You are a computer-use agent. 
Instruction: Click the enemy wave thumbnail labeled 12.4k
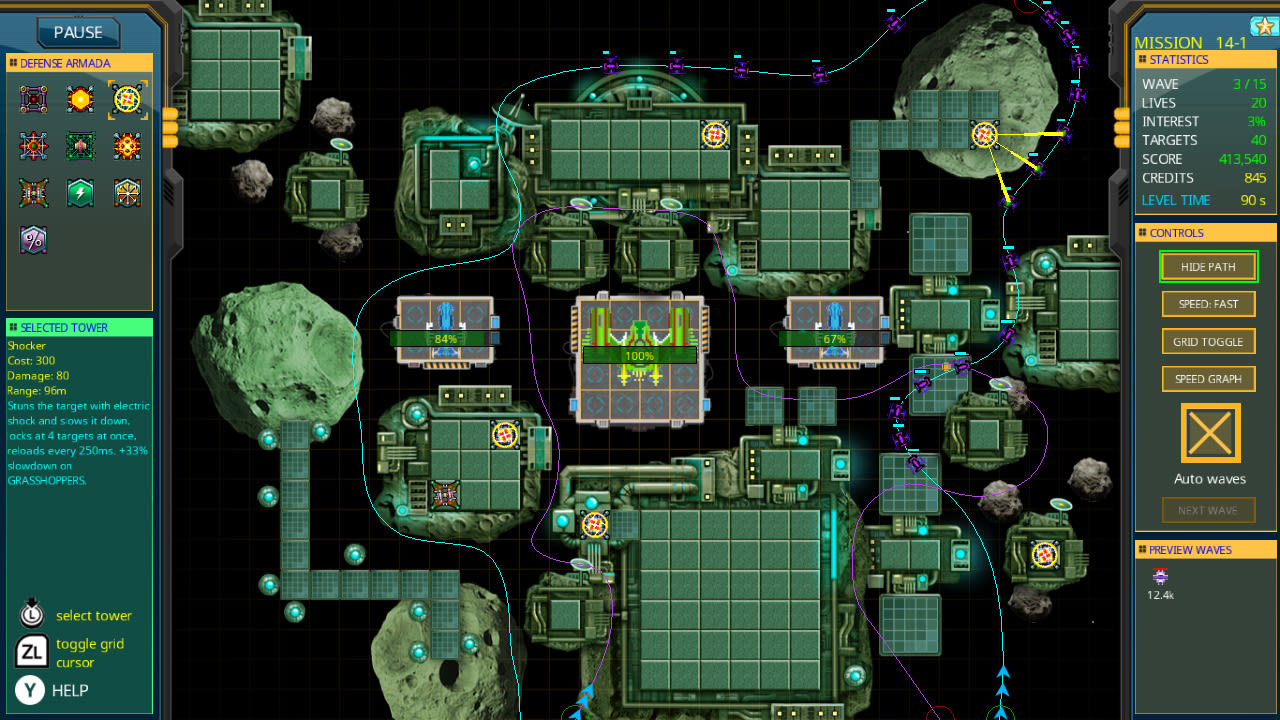tap(1159, 580)
